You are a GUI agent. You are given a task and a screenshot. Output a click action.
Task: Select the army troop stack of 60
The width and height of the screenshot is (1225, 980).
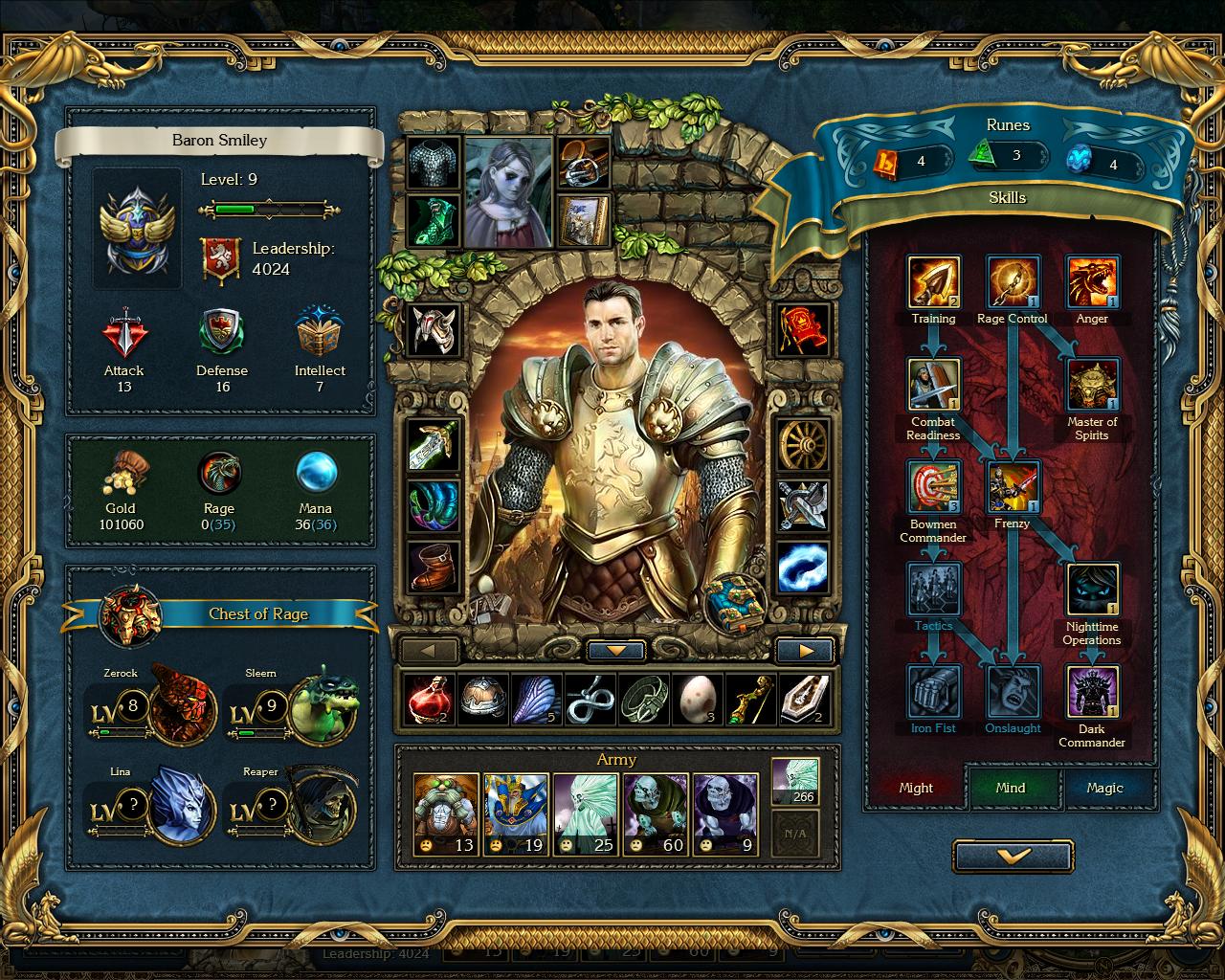coord(654,813)
